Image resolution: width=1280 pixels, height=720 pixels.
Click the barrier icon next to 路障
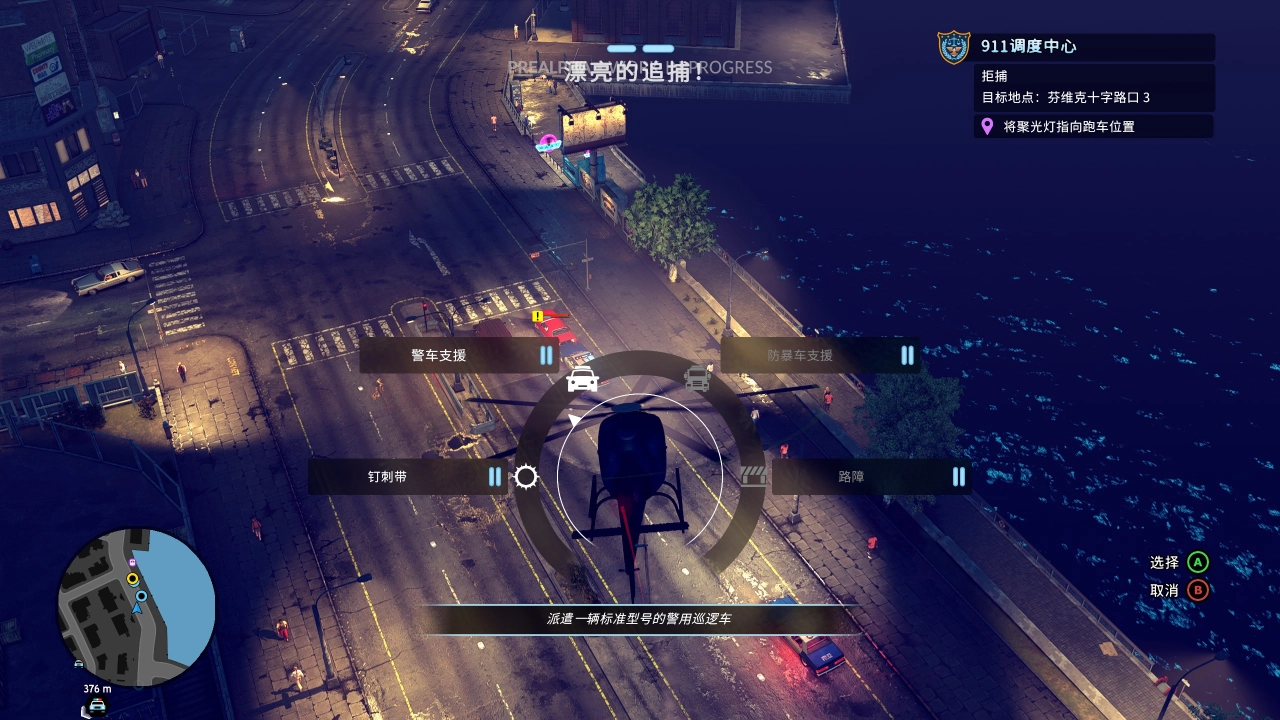pyautogui.click(x=755, y=477)
